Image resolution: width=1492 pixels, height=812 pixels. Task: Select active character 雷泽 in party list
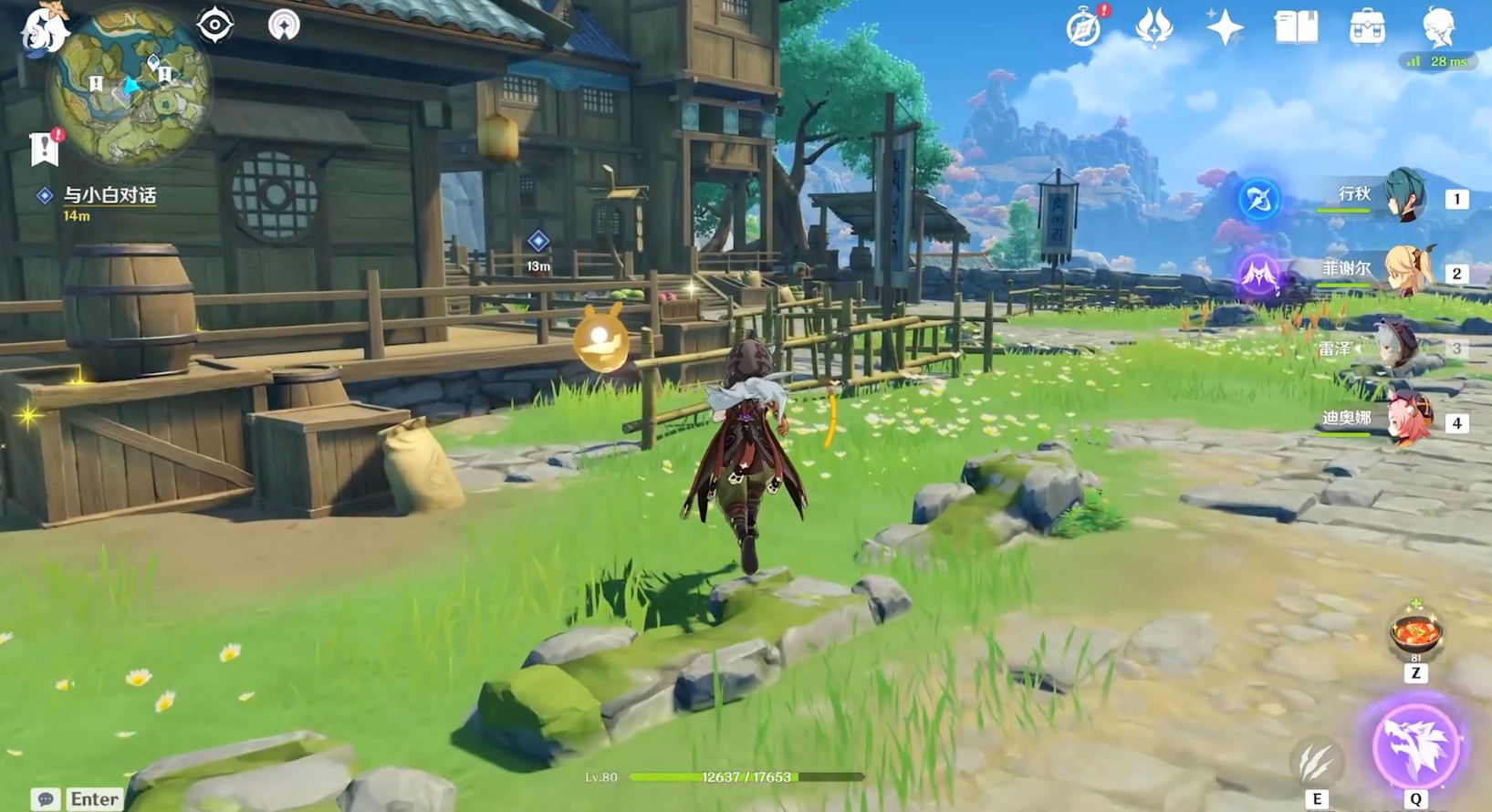1394,348
